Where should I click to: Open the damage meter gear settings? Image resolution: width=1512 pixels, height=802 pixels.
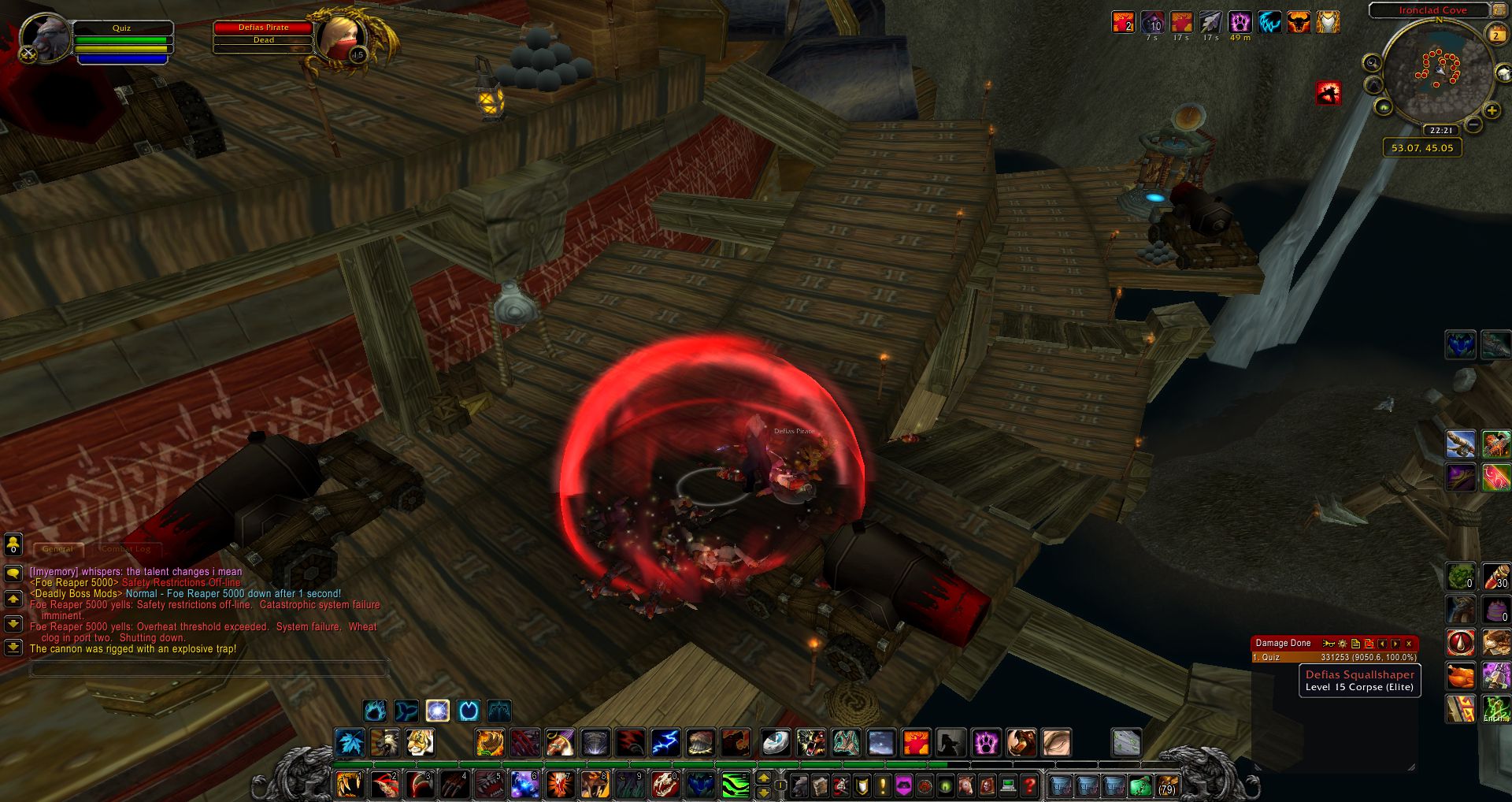tap(1343, 644)
